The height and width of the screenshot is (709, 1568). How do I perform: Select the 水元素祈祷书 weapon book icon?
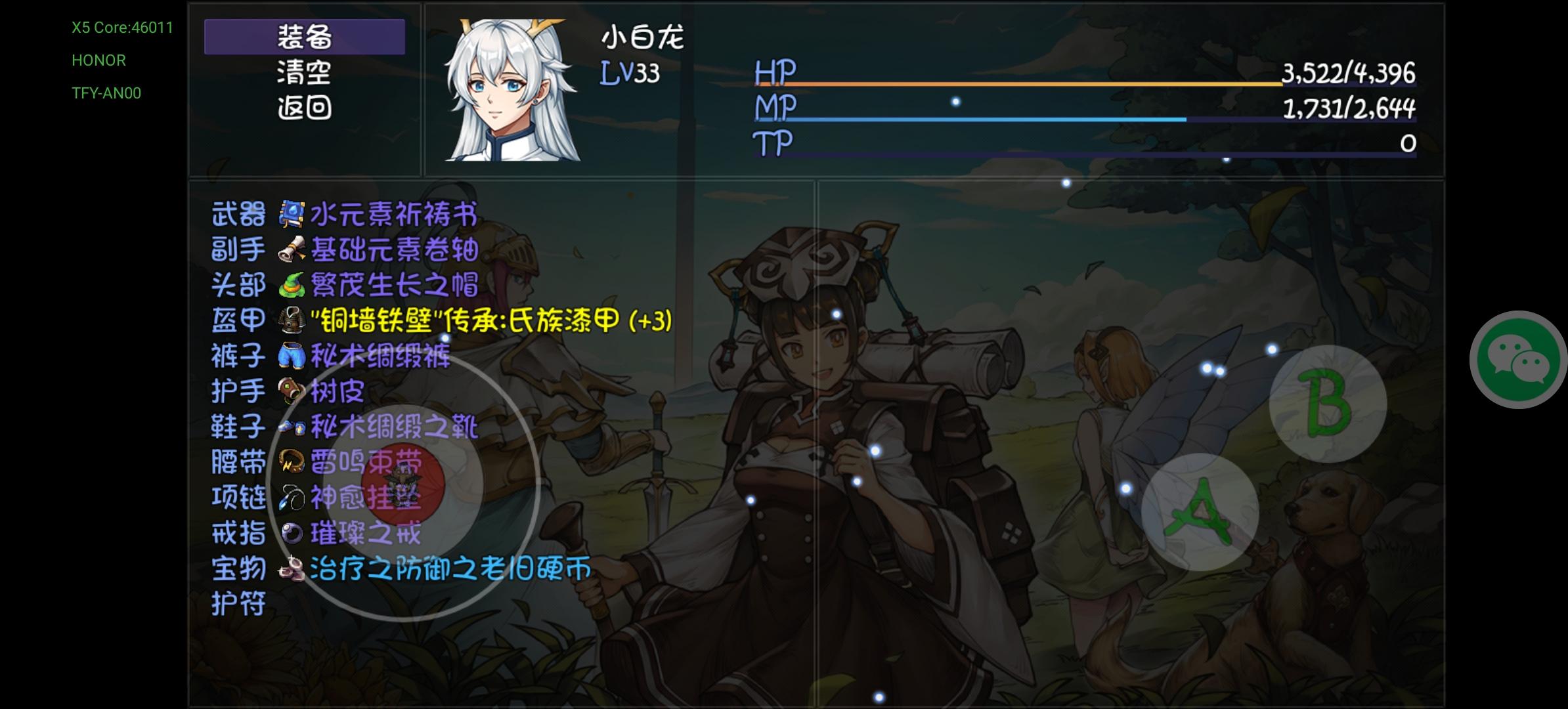(292, 212)
